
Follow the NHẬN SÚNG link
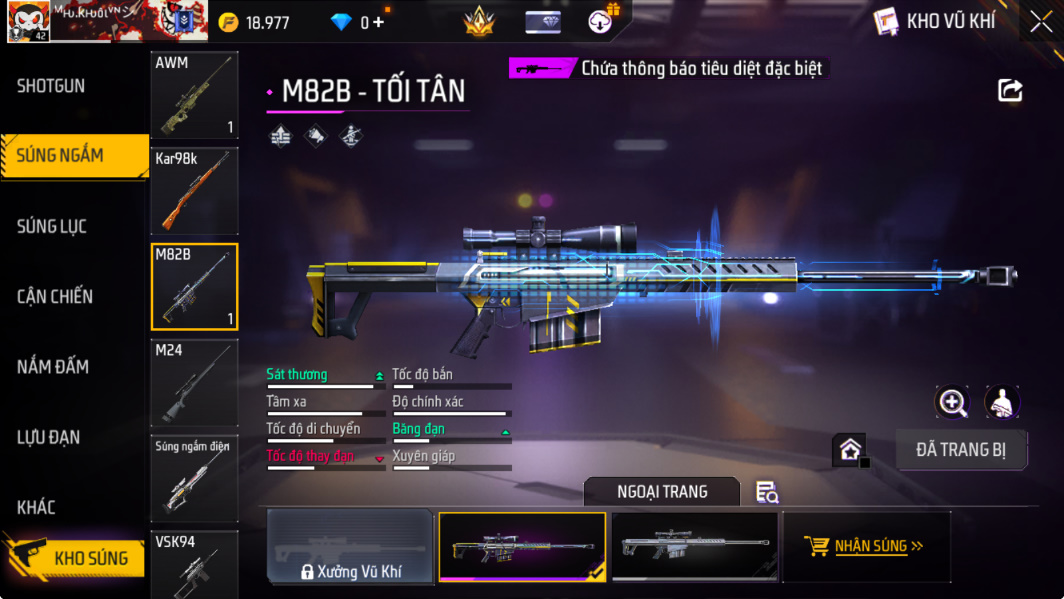pyautogui.click(x=866, y=546)
